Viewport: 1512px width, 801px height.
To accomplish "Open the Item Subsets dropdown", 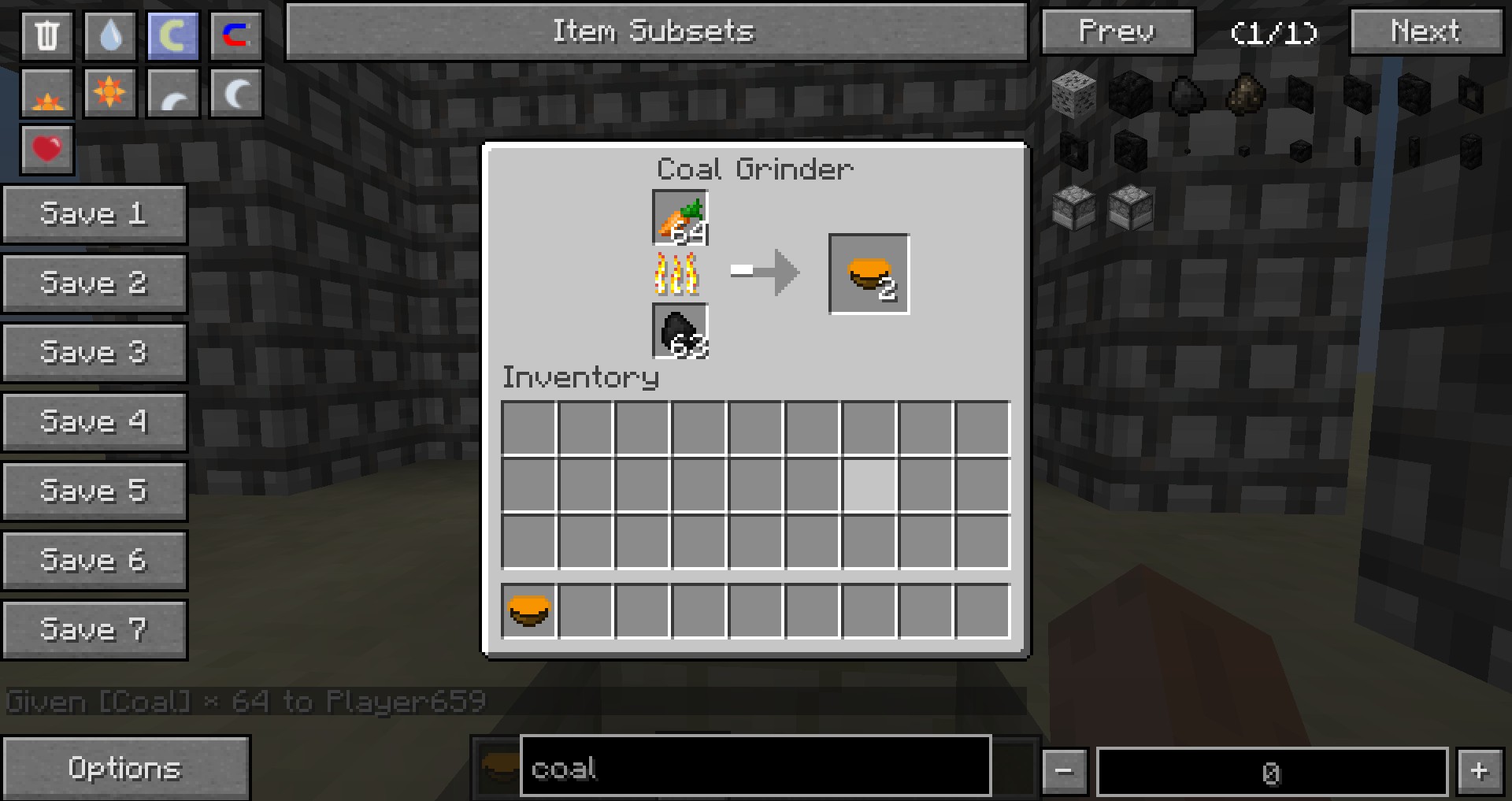I will tap(656, 32).
